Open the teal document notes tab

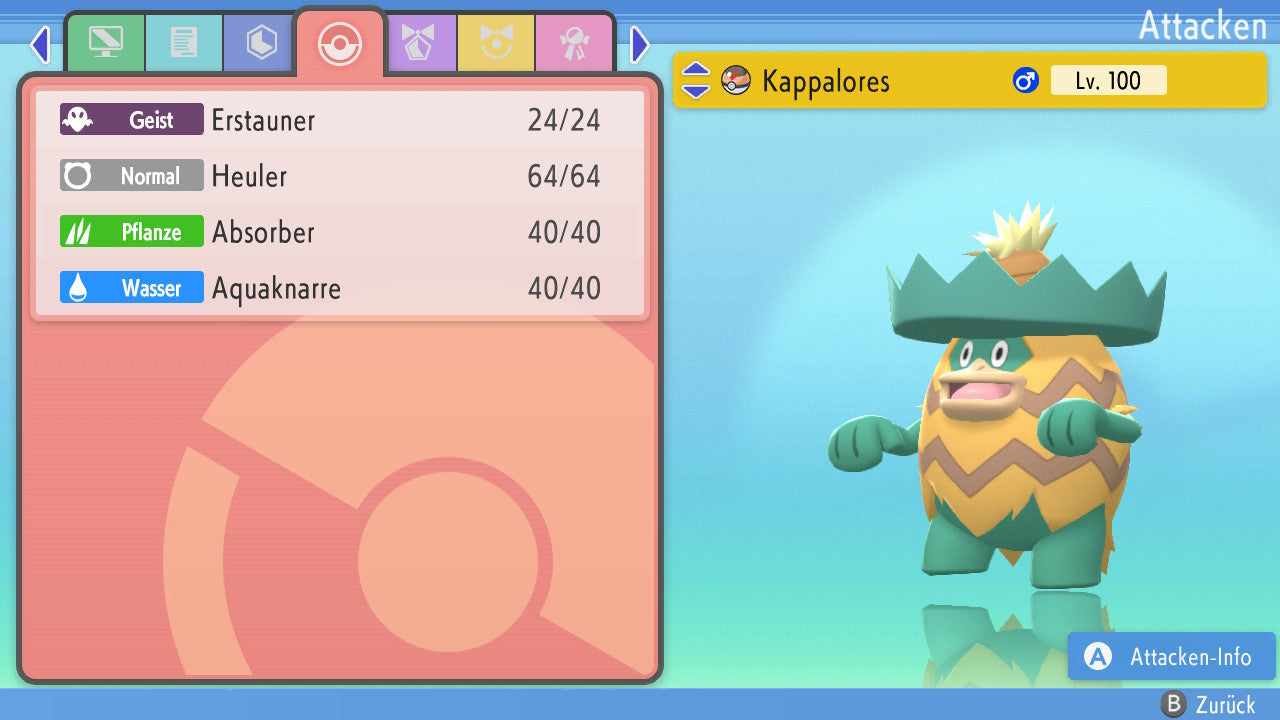point(183,43)
